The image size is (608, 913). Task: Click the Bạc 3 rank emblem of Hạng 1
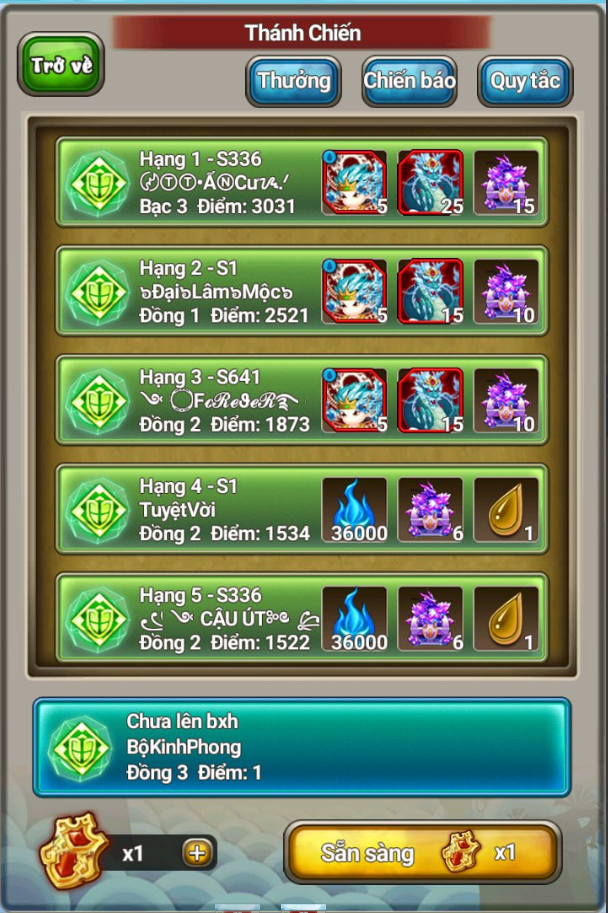click(x=96, y=182)
